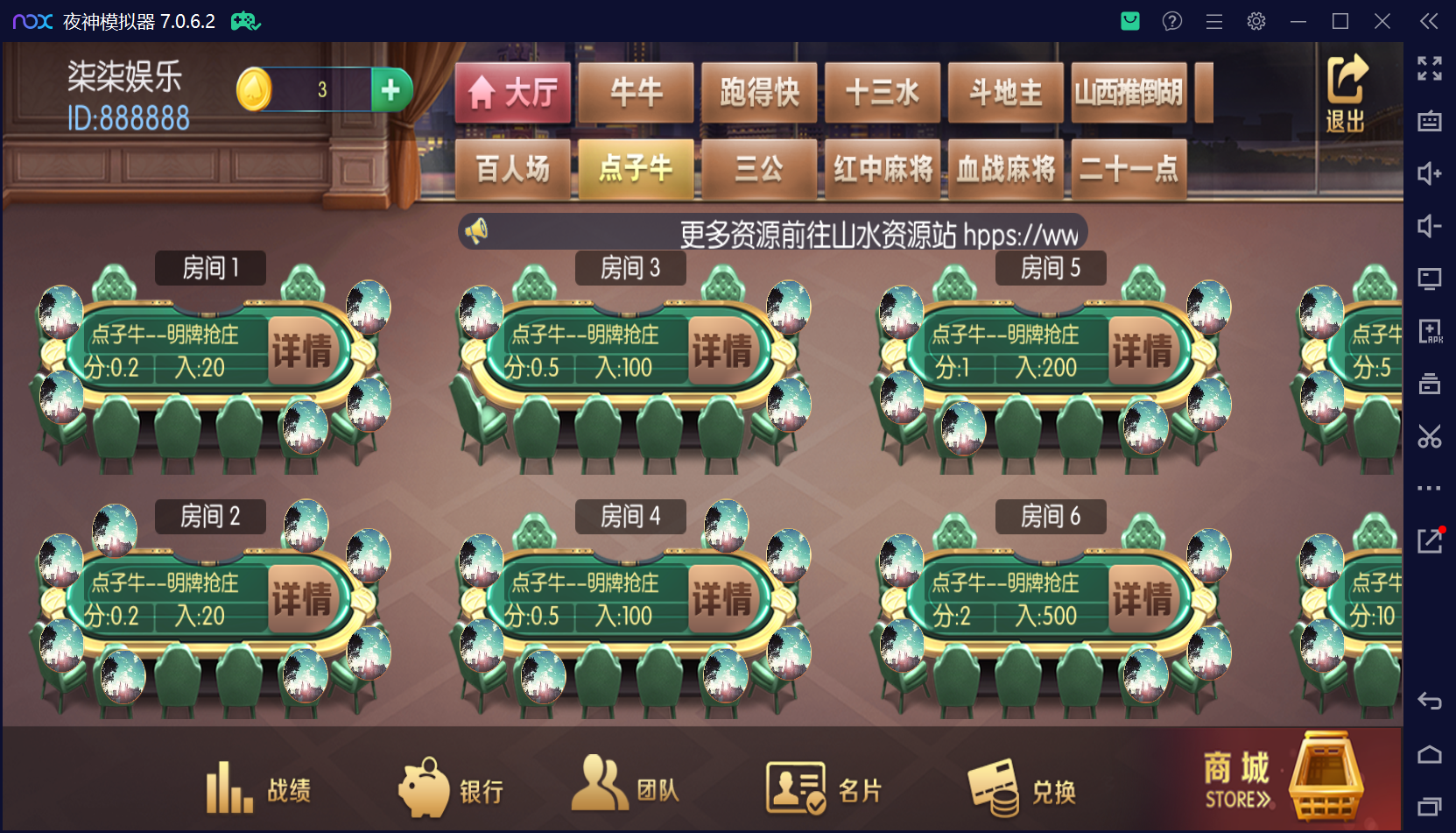Open Nox emulator settings gear
Viewport: 1456px width, 833px height.
click(1256, 20)
